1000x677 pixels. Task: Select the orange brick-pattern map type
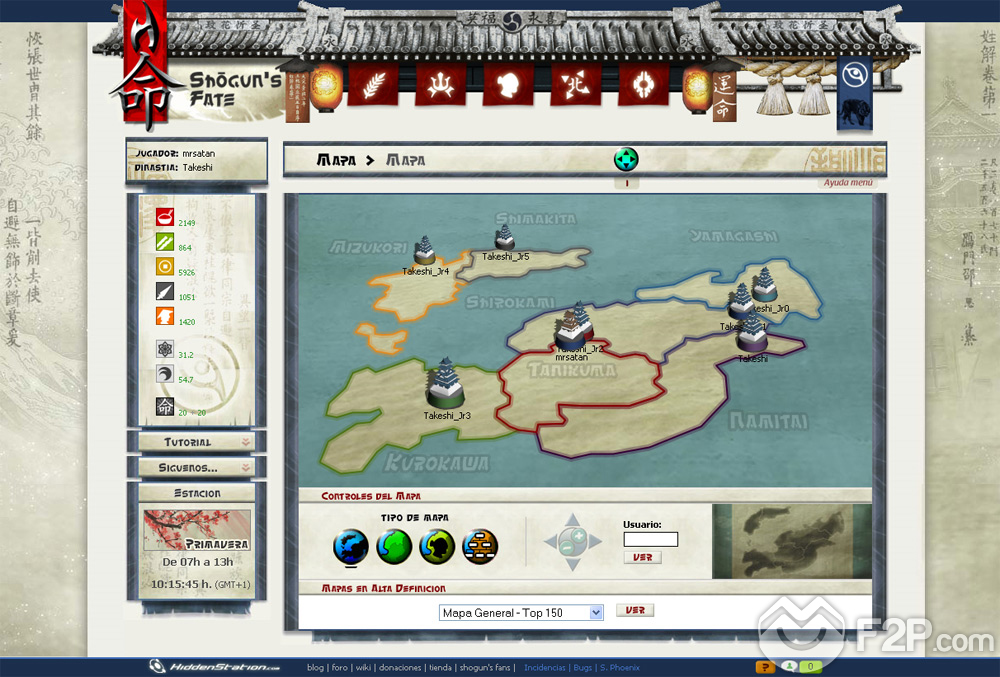pos(480,547)
